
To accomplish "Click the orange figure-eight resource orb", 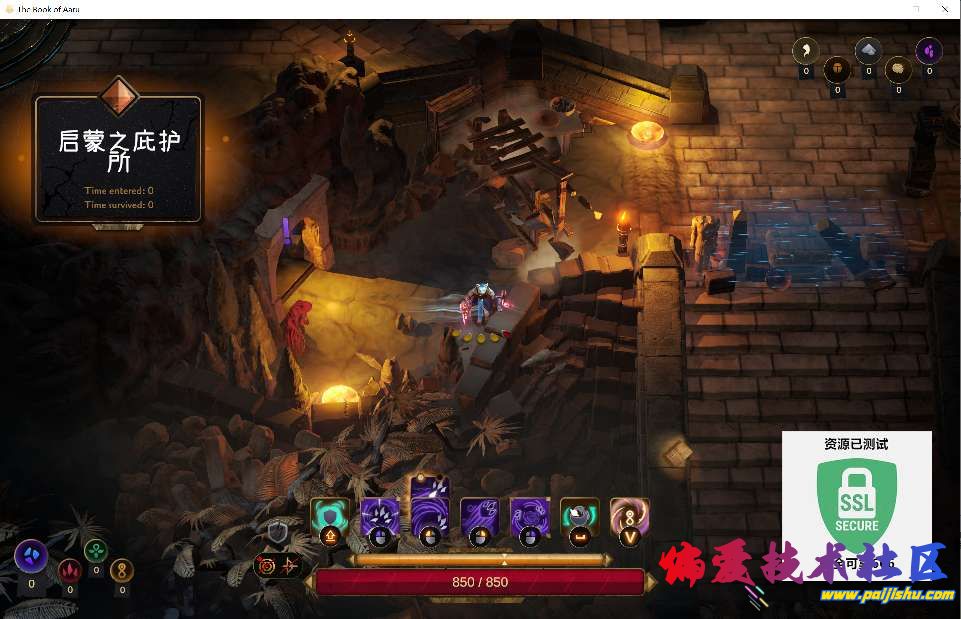I will tap(122, 569).
